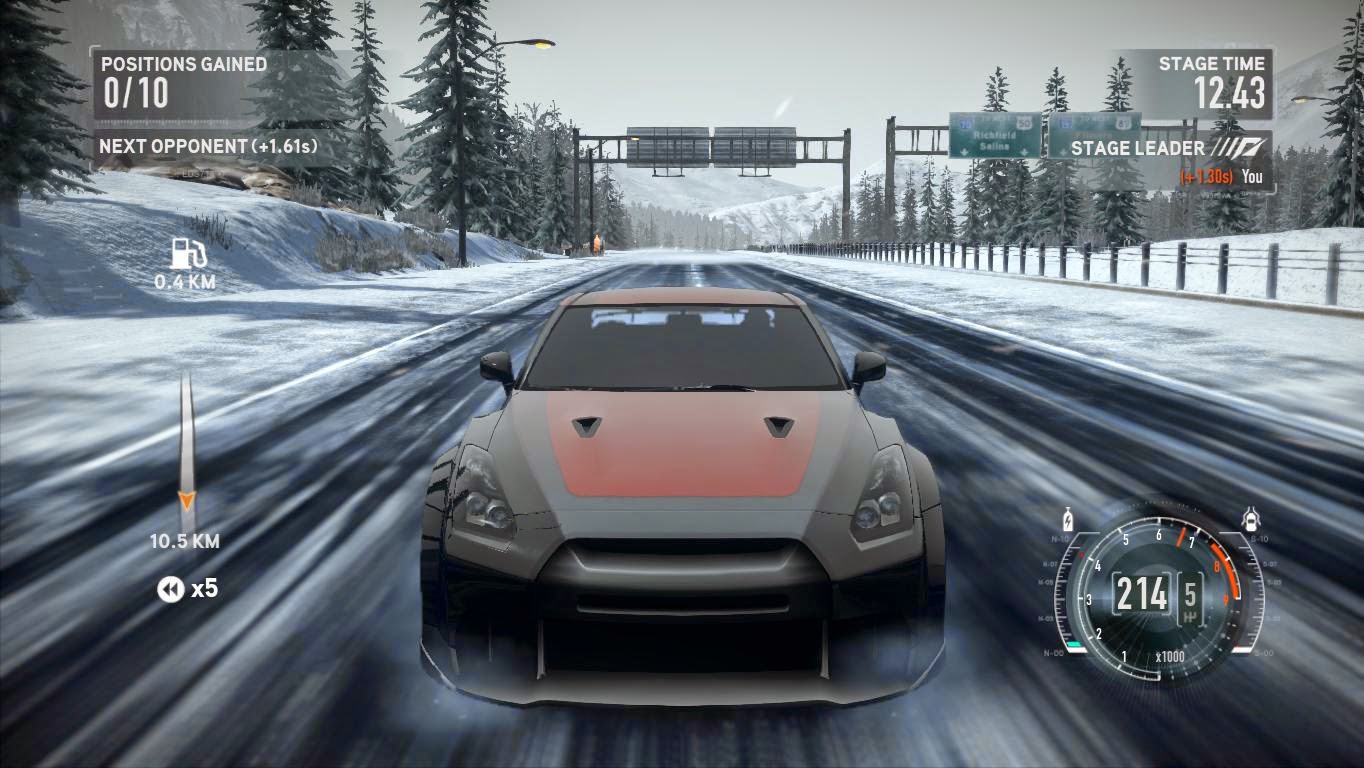
Task: Click the nitrous boost battery icon
Action: pos(1067,520)
